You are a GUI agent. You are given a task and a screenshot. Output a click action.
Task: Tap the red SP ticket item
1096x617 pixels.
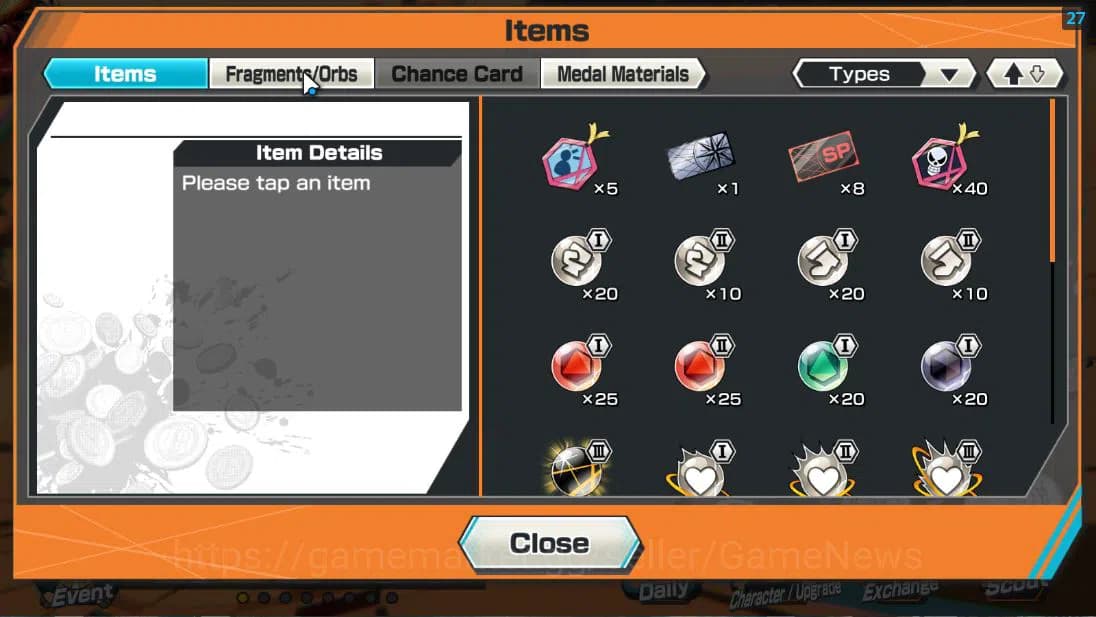[x=823, y=157]
